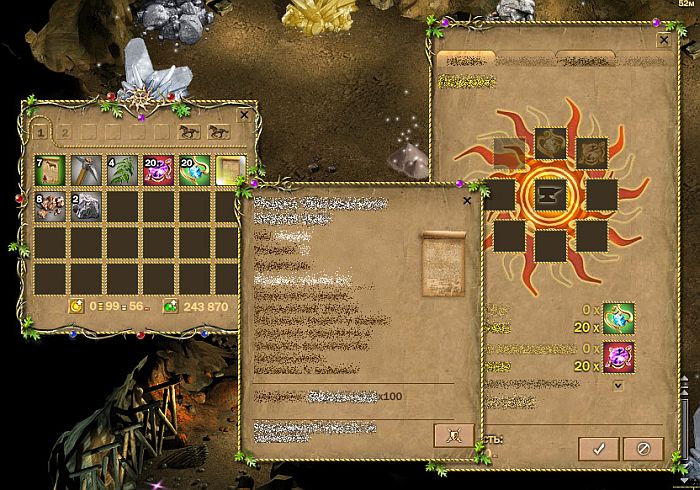700x490 pixels.
Task: Open the first tab of the crafting window
Action: click(x=465, y=60)
